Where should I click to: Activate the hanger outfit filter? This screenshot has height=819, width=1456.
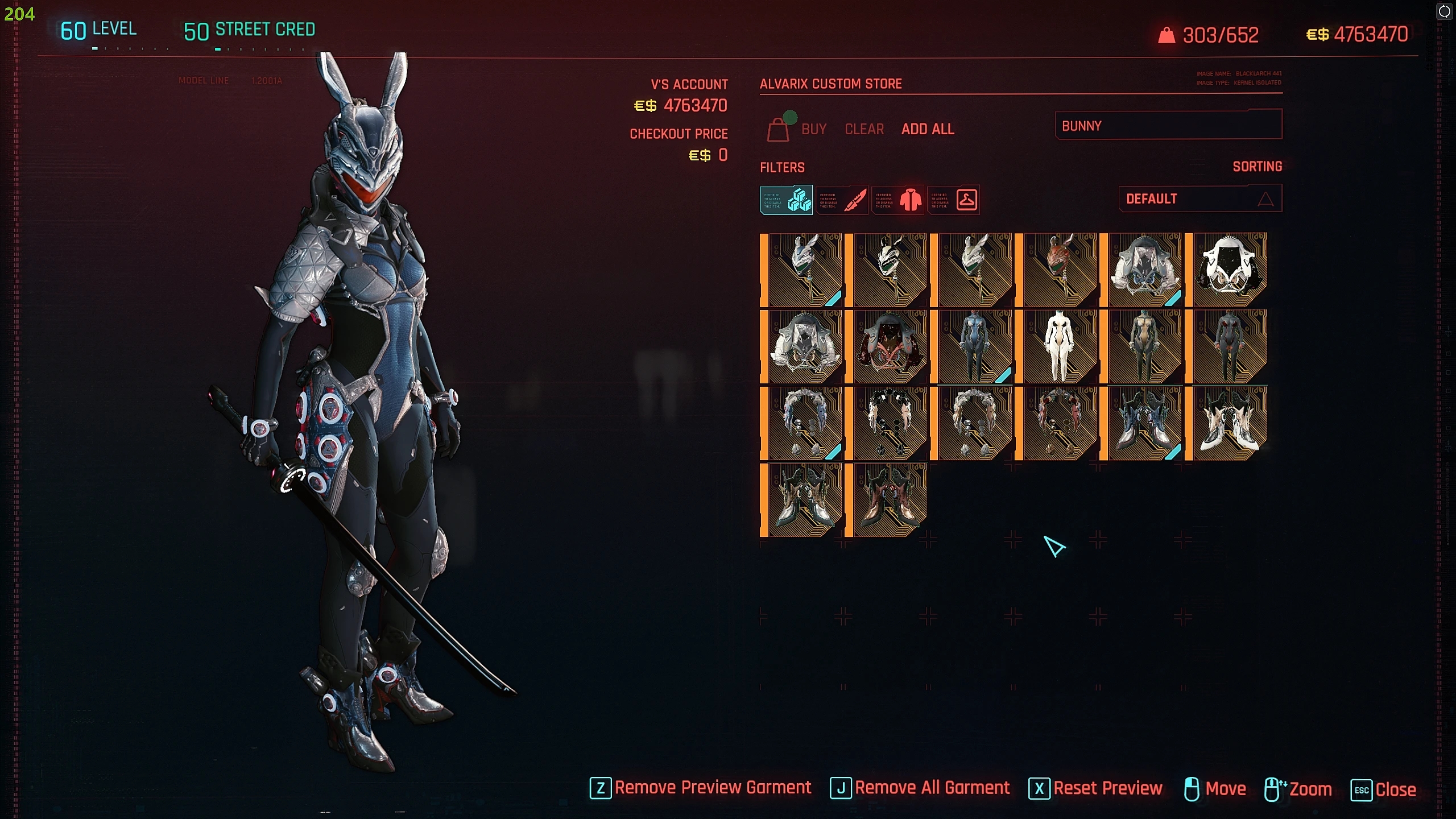tap(954, 200)
